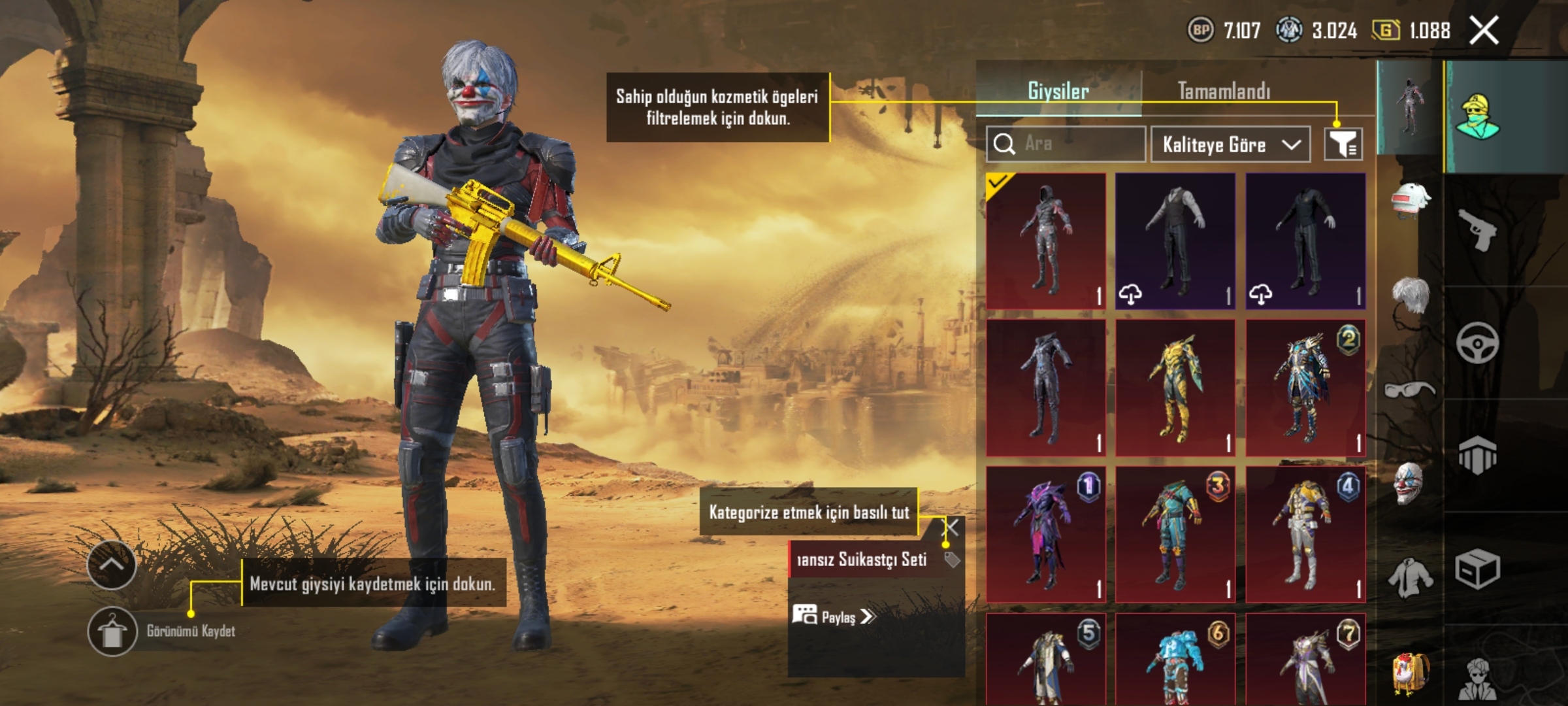Open the steering wheel vehicle category
The width and height of the screenshot is (1568, 706).
[1477, 343]
